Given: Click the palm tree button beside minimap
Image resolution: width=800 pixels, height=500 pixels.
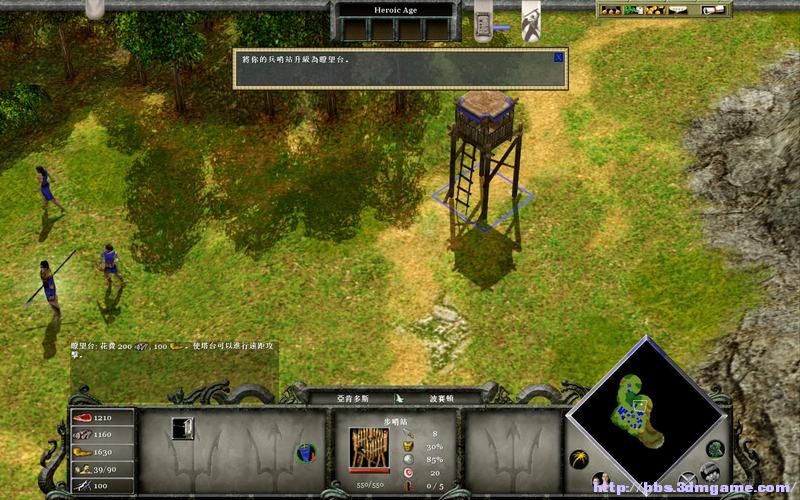Looking at the screenshot, I should coord(578,458).
